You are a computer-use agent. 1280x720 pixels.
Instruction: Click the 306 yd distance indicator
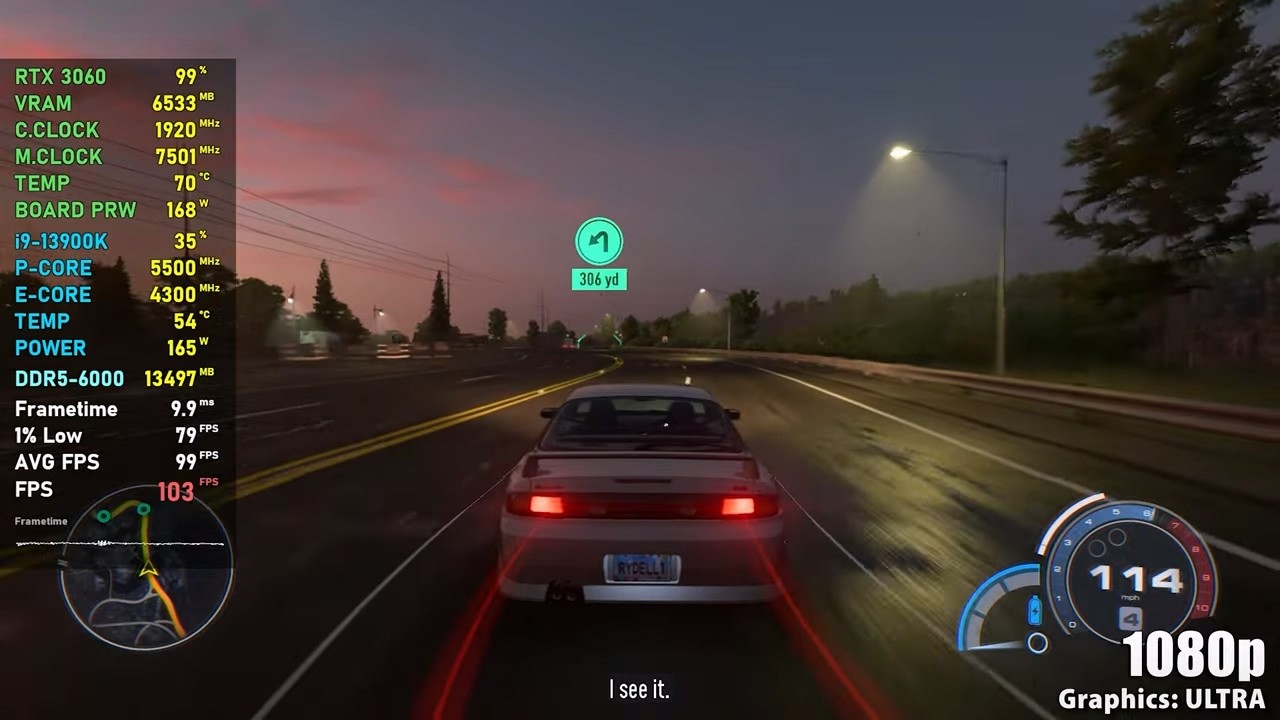click(x=601, y=279)
